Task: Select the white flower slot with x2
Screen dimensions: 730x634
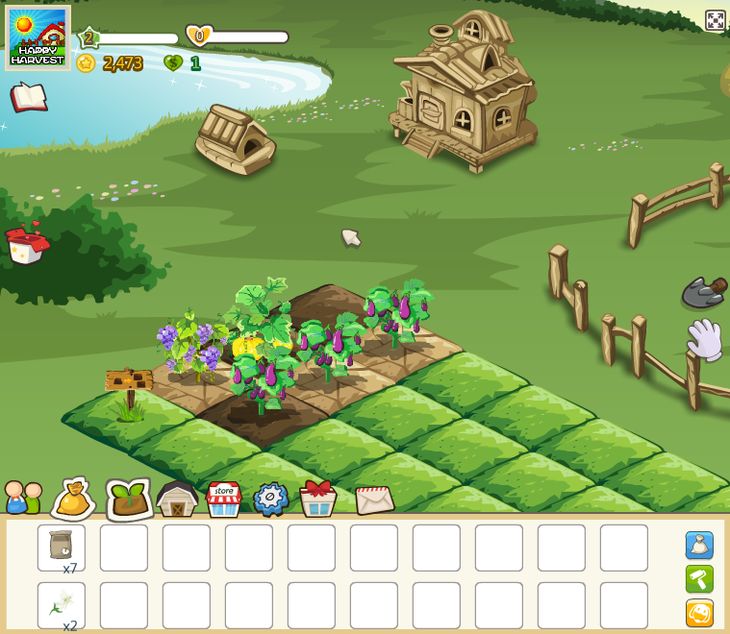Action: point(61,605)
